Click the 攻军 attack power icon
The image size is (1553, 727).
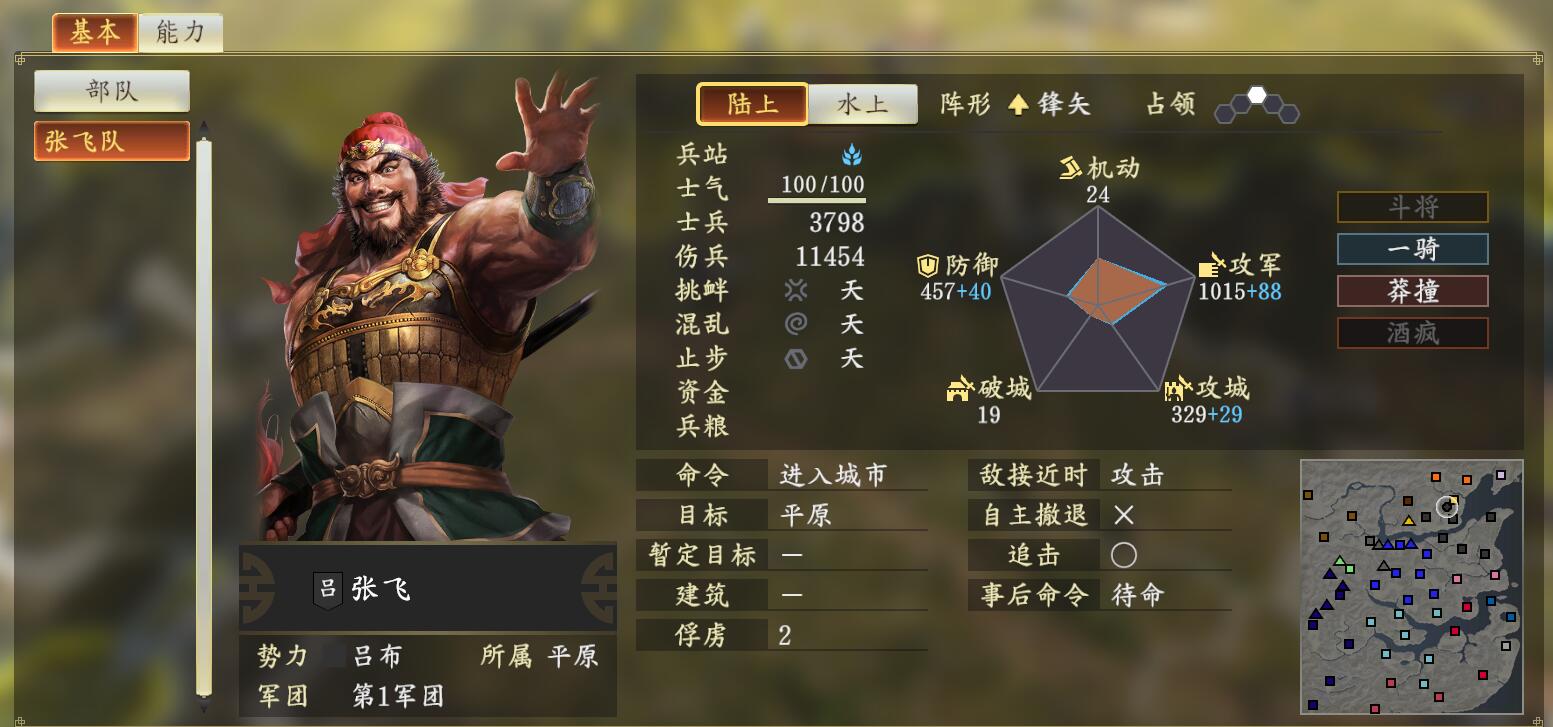tap(1211, 266)
